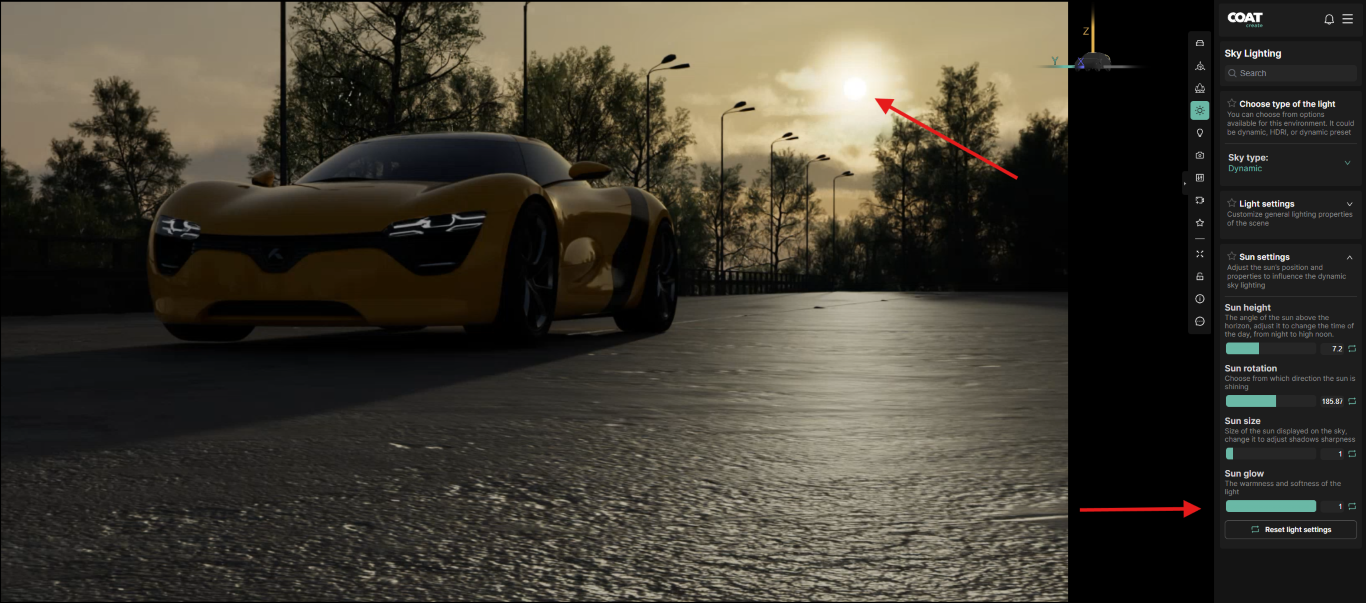The image size is (1366, 603).
Task: Favorite the Sun settings section star
Action: (x=1232, y=257)
